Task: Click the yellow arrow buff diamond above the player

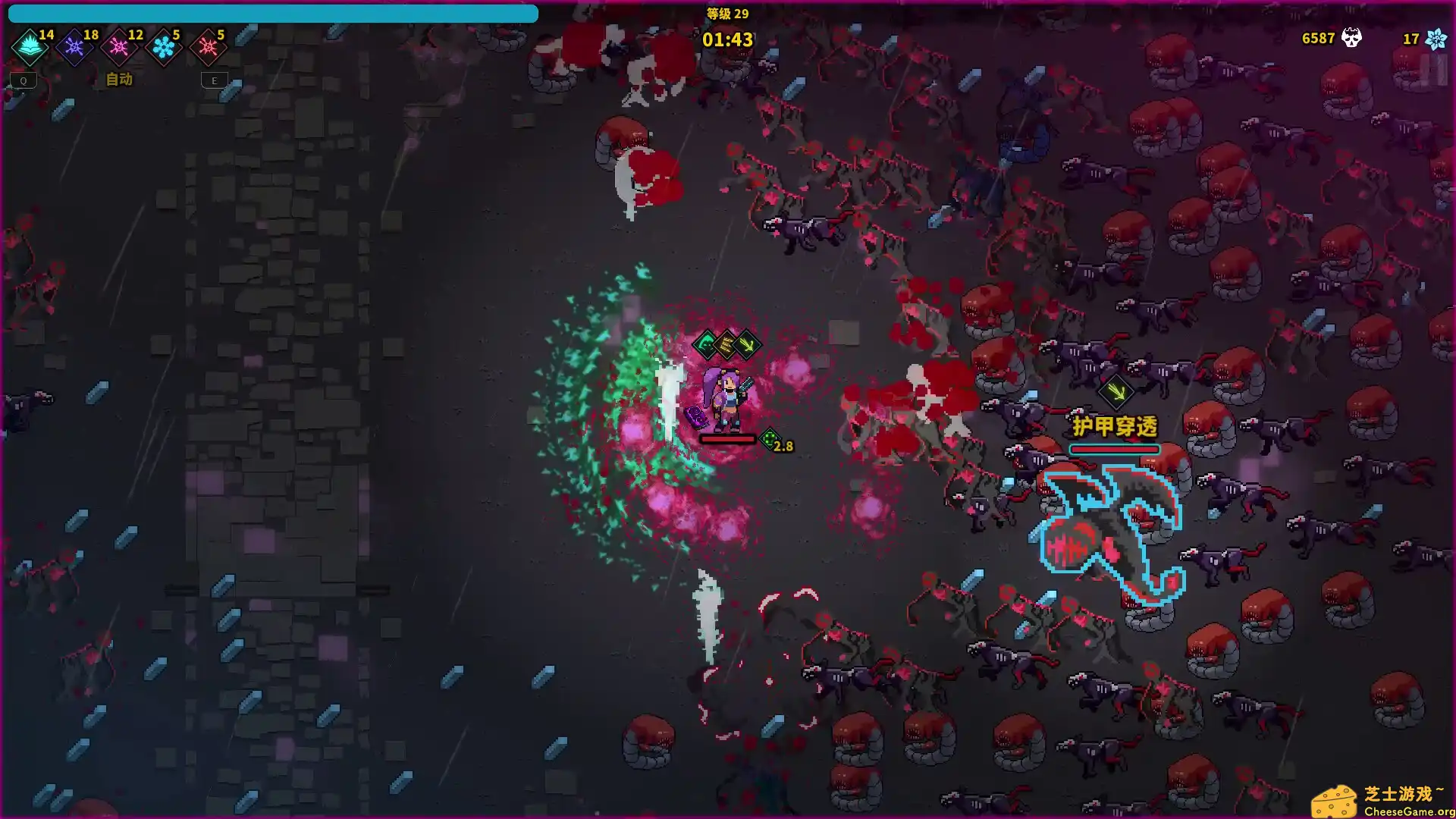Action: (x=746, y=345)
